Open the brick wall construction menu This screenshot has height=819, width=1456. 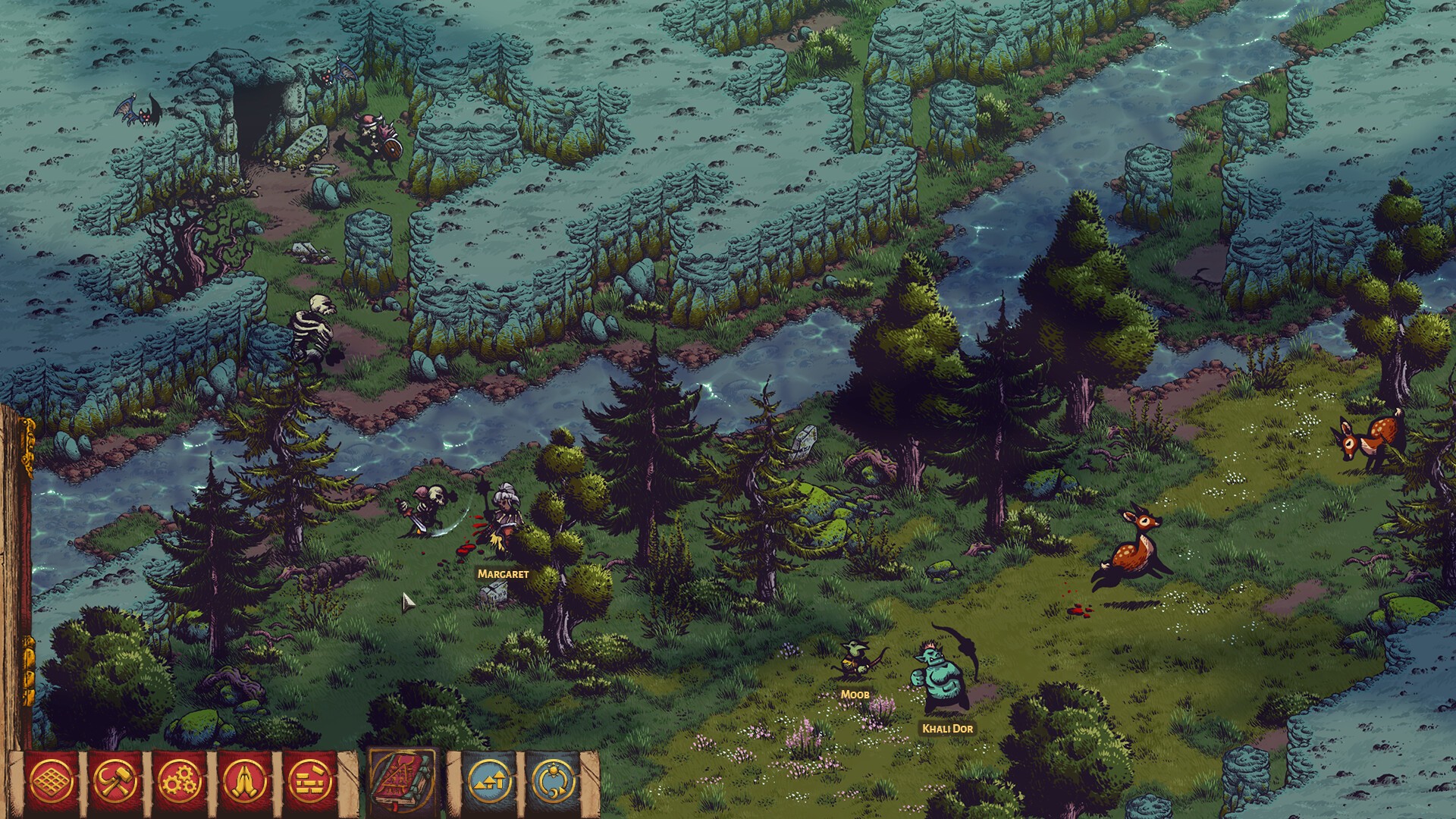coord(309,781)
